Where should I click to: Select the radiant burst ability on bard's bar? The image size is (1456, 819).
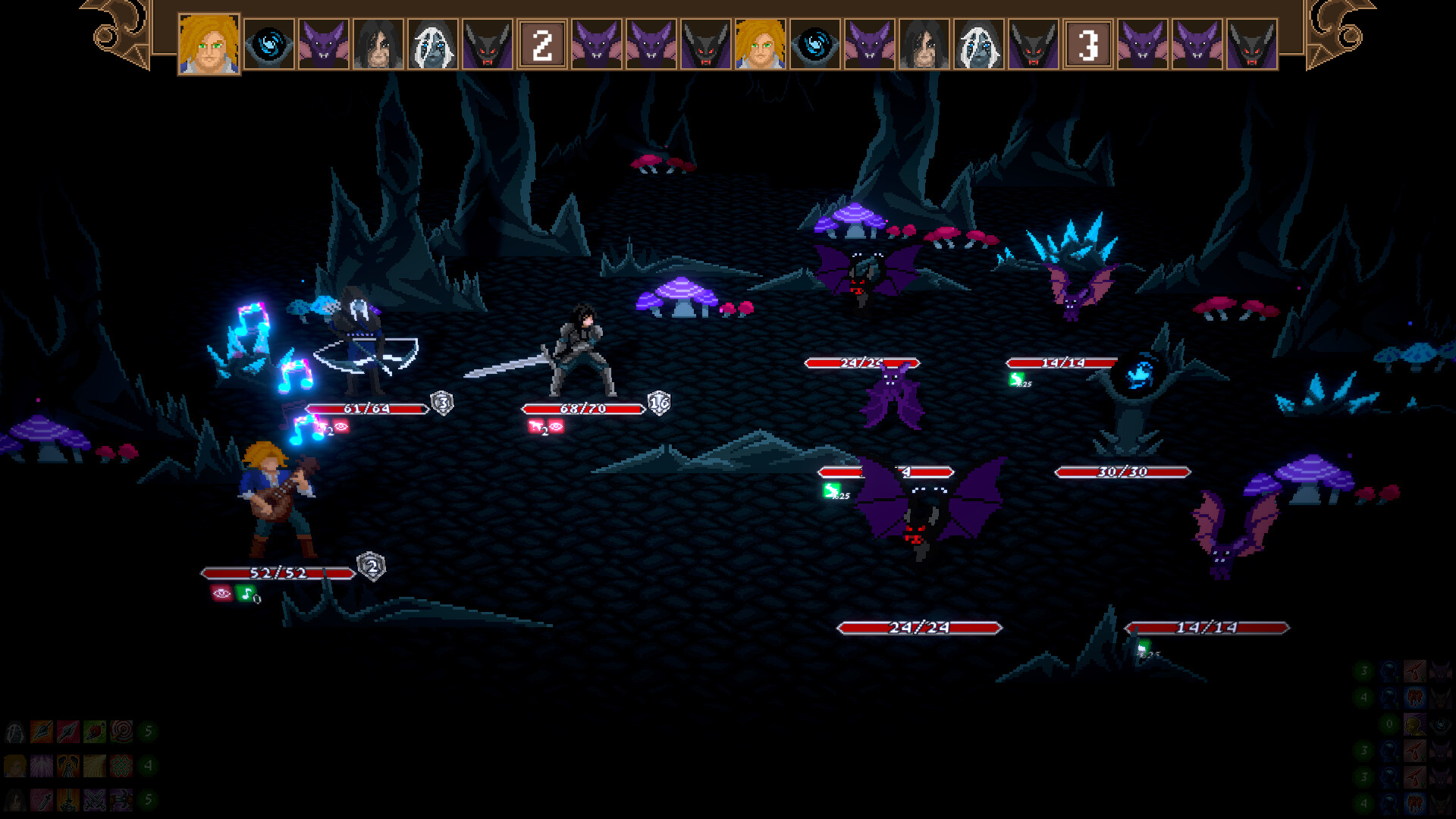tap(42, 766)
